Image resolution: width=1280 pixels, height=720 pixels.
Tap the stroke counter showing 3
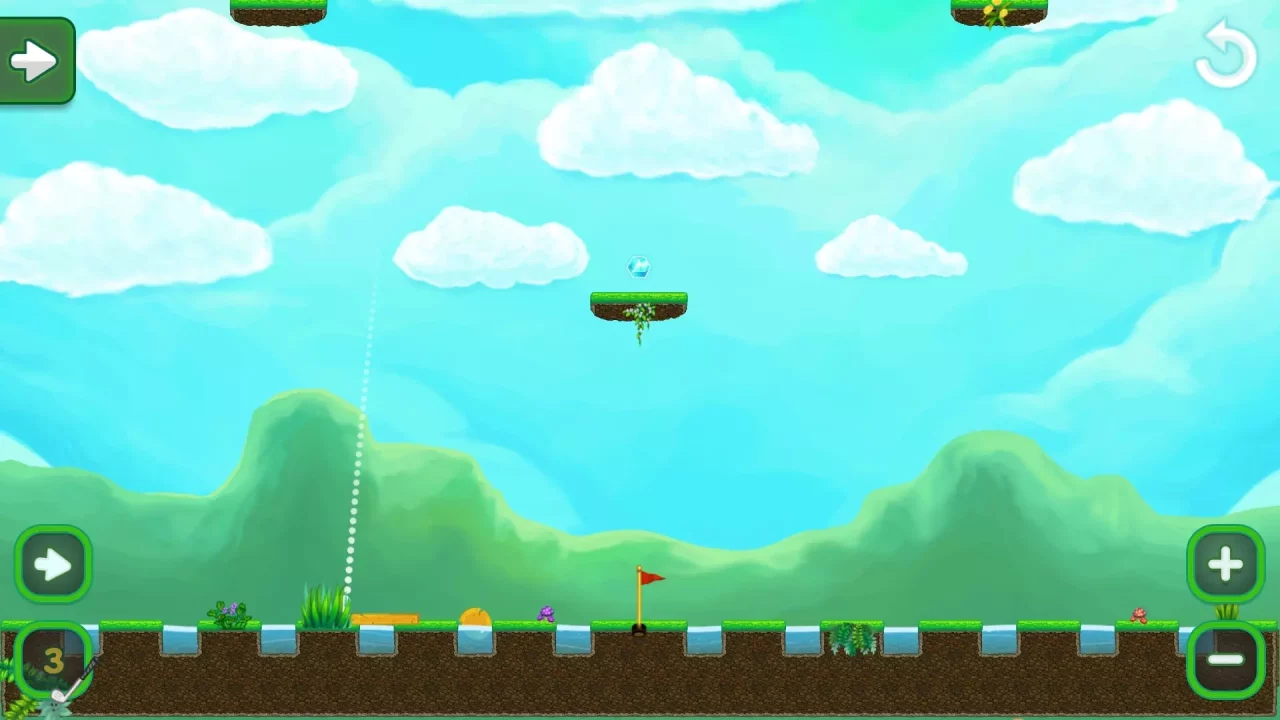pos(53,661)
